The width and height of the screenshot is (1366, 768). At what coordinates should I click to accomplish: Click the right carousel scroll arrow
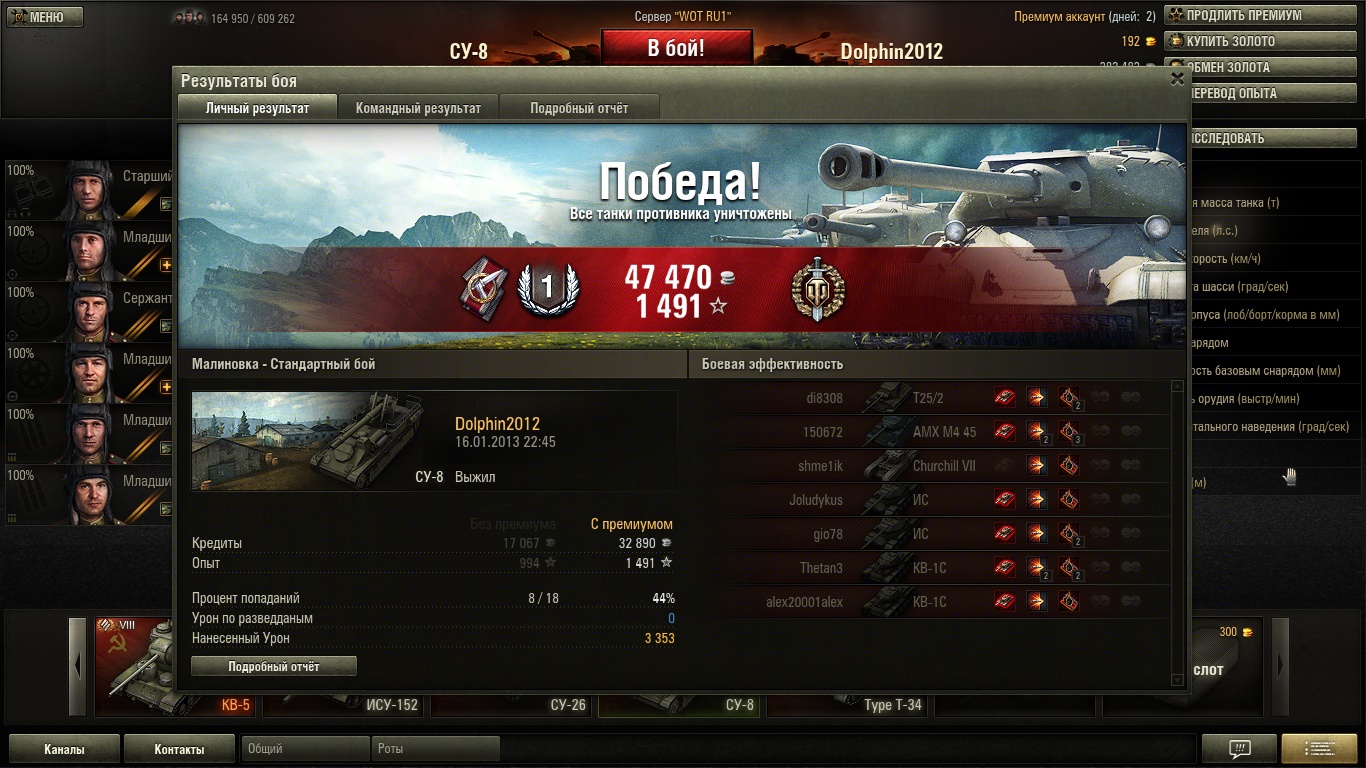1279,667
